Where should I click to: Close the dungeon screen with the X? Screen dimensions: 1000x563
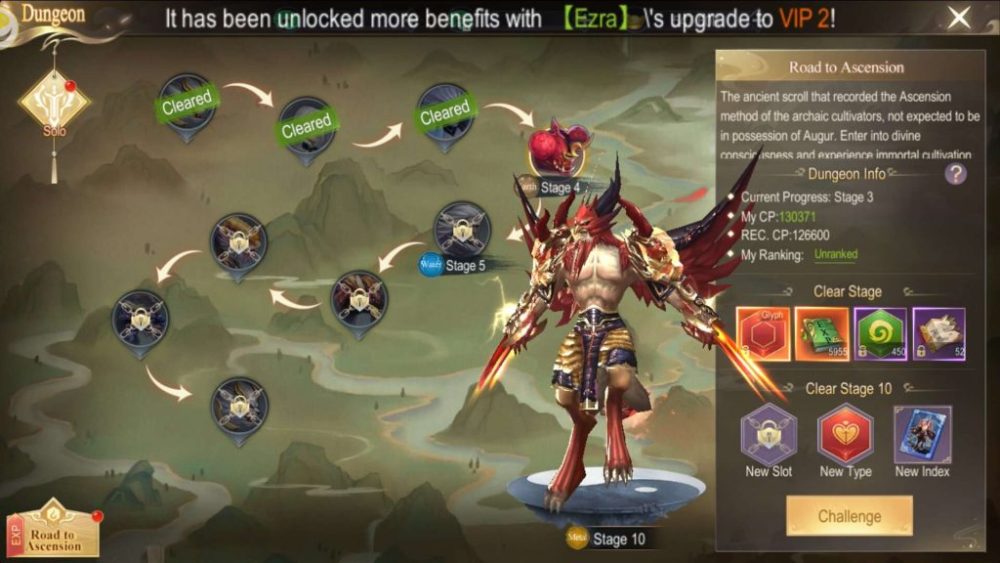click(959, 17)
